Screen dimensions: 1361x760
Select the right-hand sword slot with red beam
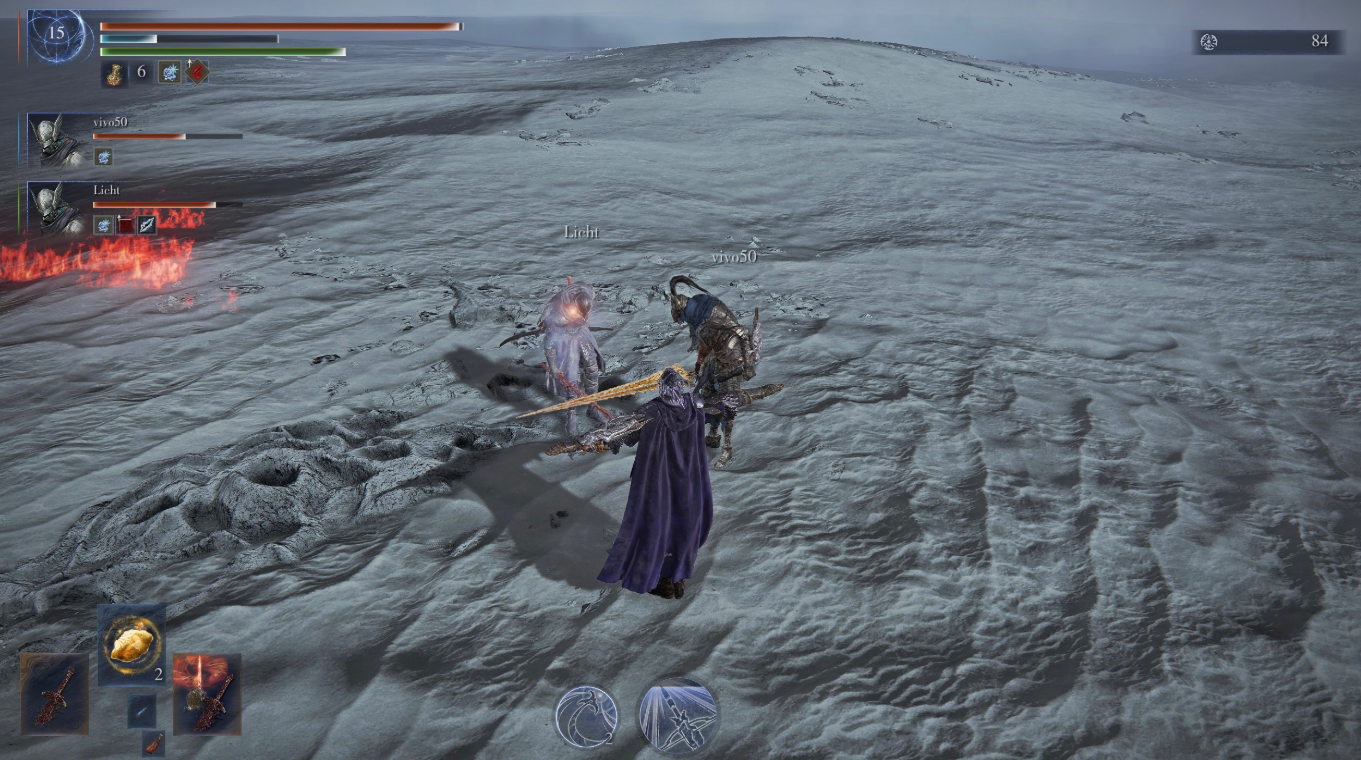pos(207,693)
